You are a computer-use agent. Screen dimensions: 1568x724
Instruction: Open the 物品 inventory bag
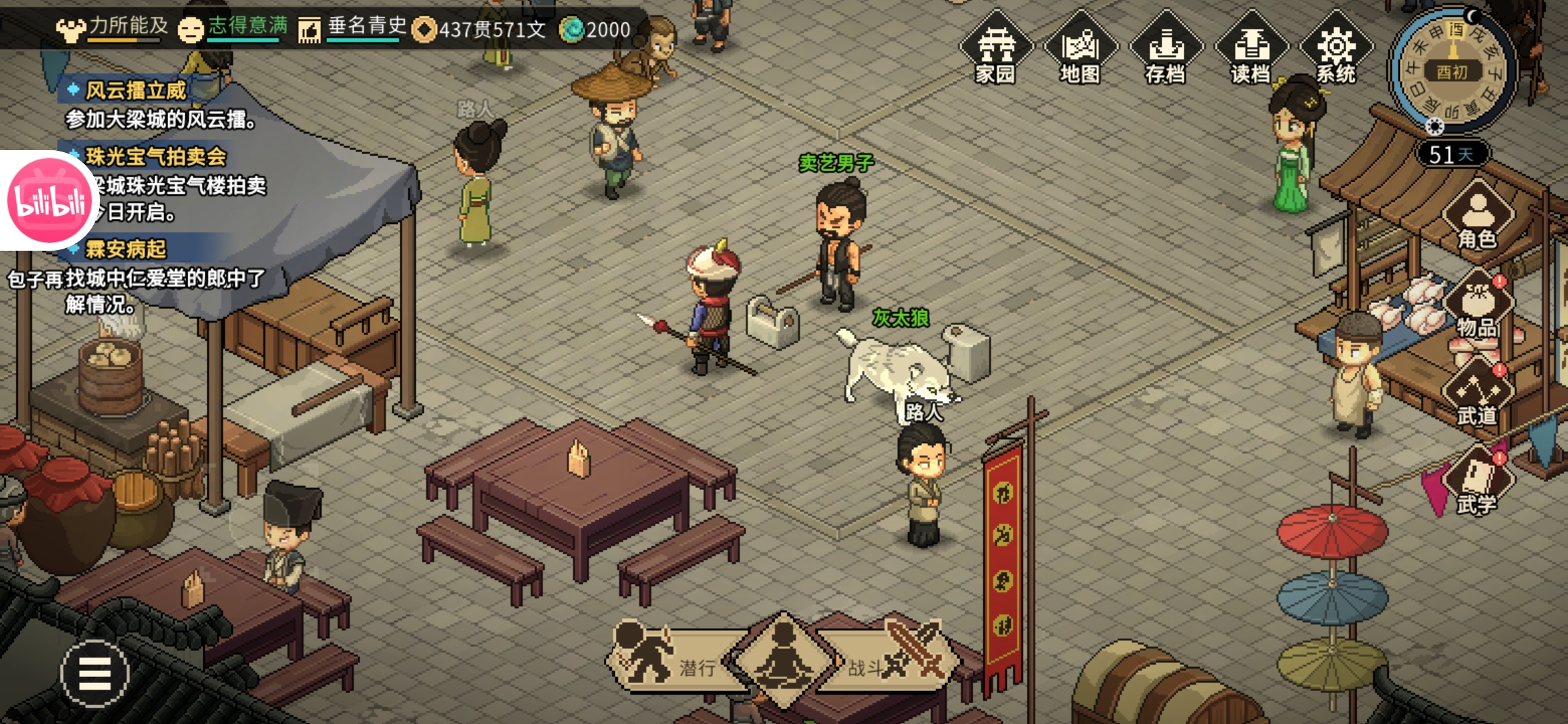(1478, 305)
